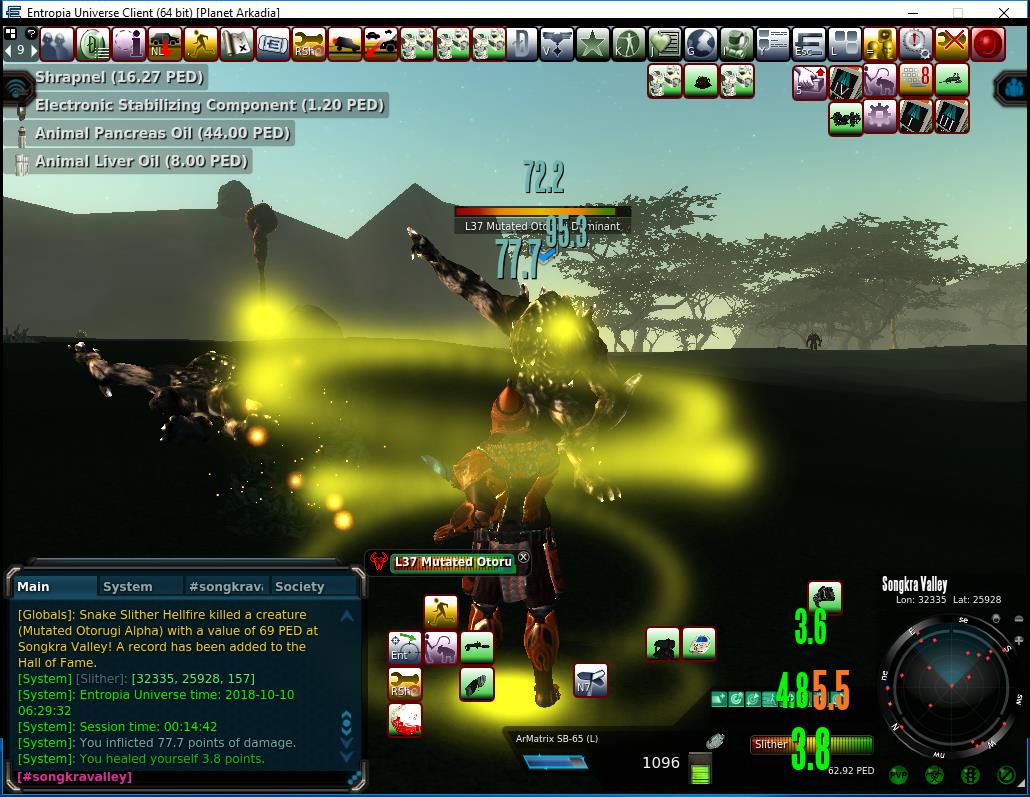Screen dimensions: 1030x797
Task: Toggle the PVP button under the radar
Action: 898,775
